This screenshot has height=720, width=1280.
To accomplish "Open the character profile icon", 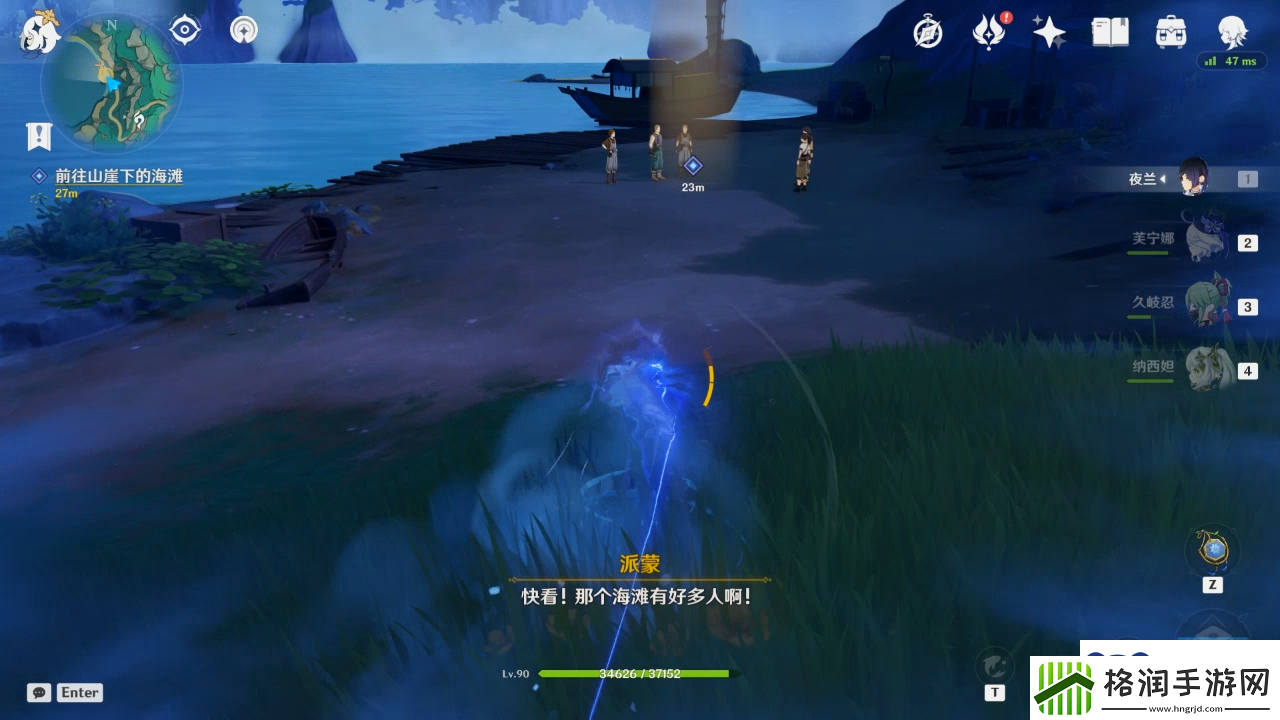I will point(1231,33).
